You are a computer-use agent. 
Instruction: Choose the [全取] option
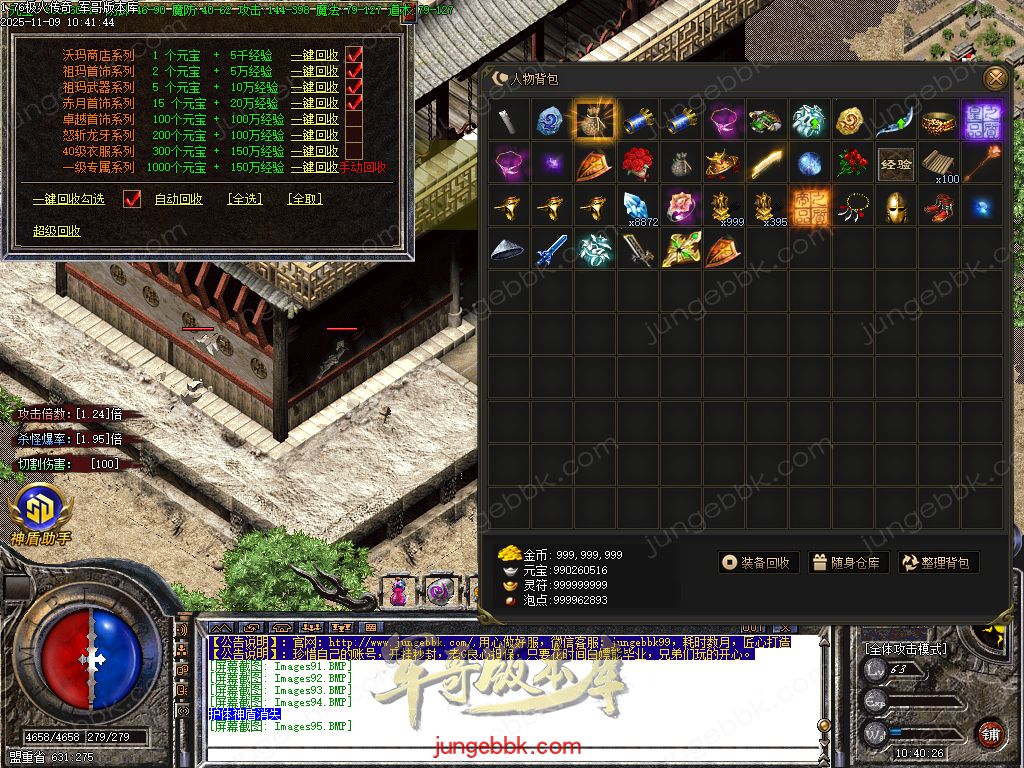click(305, 199)
